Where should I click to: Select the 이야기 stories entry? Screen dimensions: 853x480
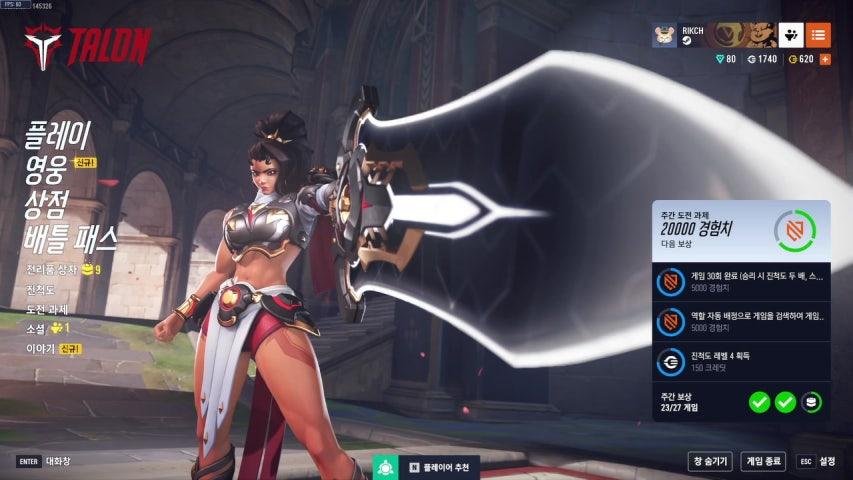click(42, 348)
